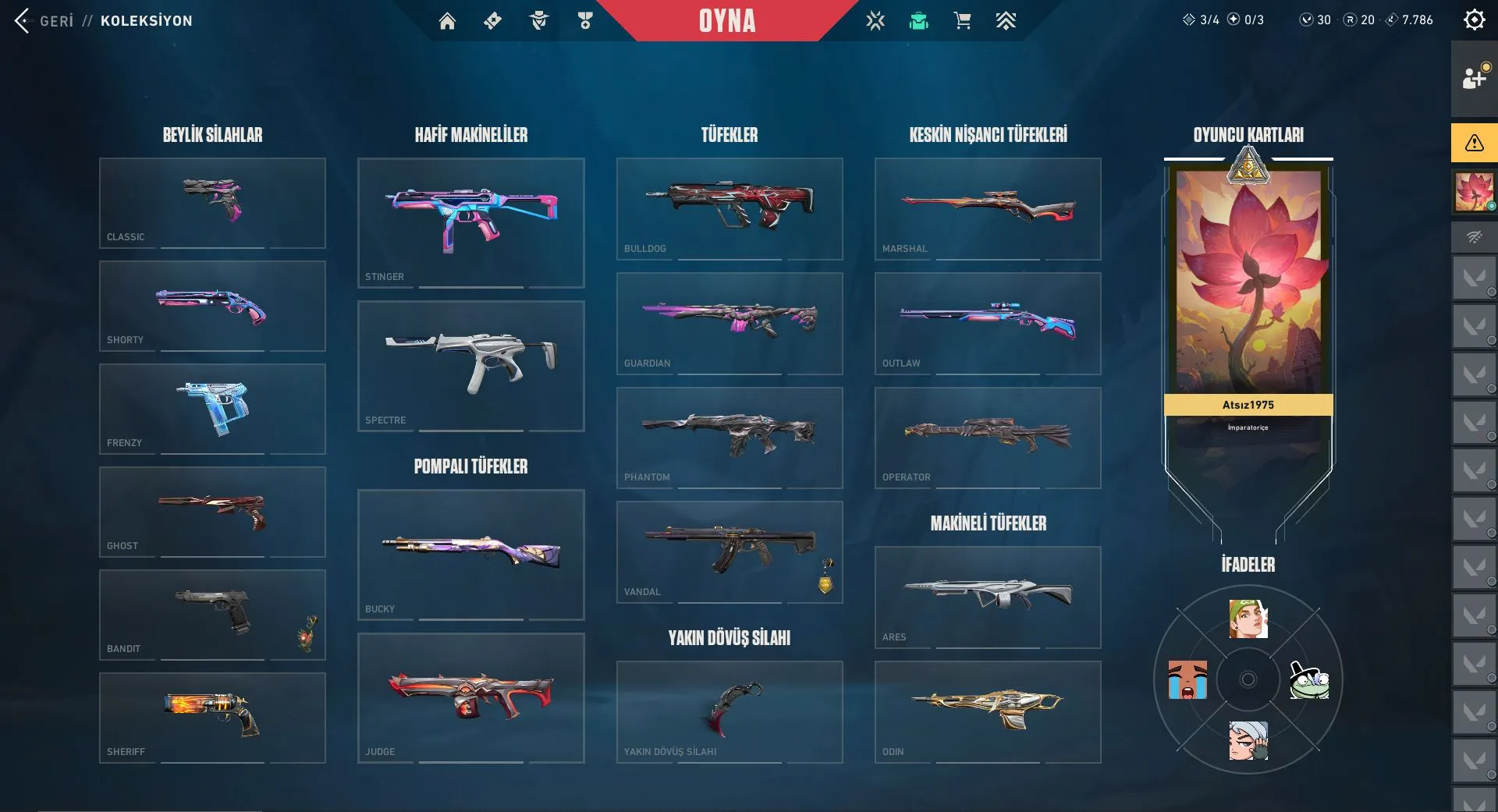Open the store cart icon
1498x812 pixels.
(x=962, y=21)
